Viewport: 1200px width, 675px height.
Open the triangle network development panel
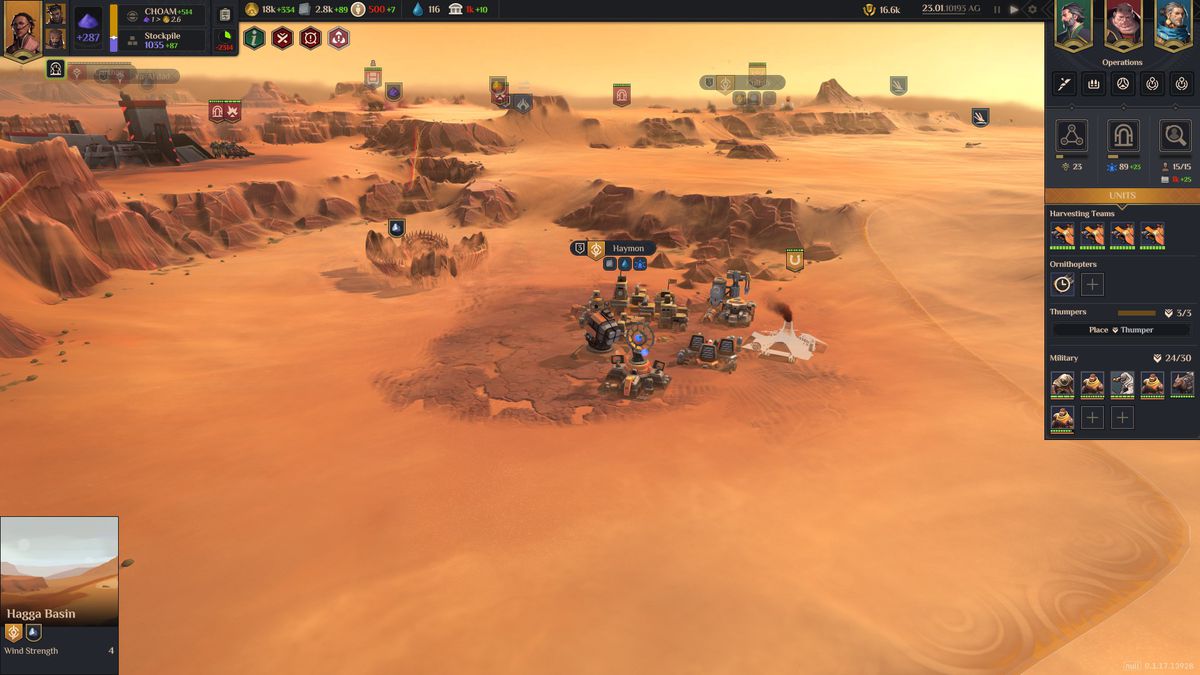[1071, 136]
